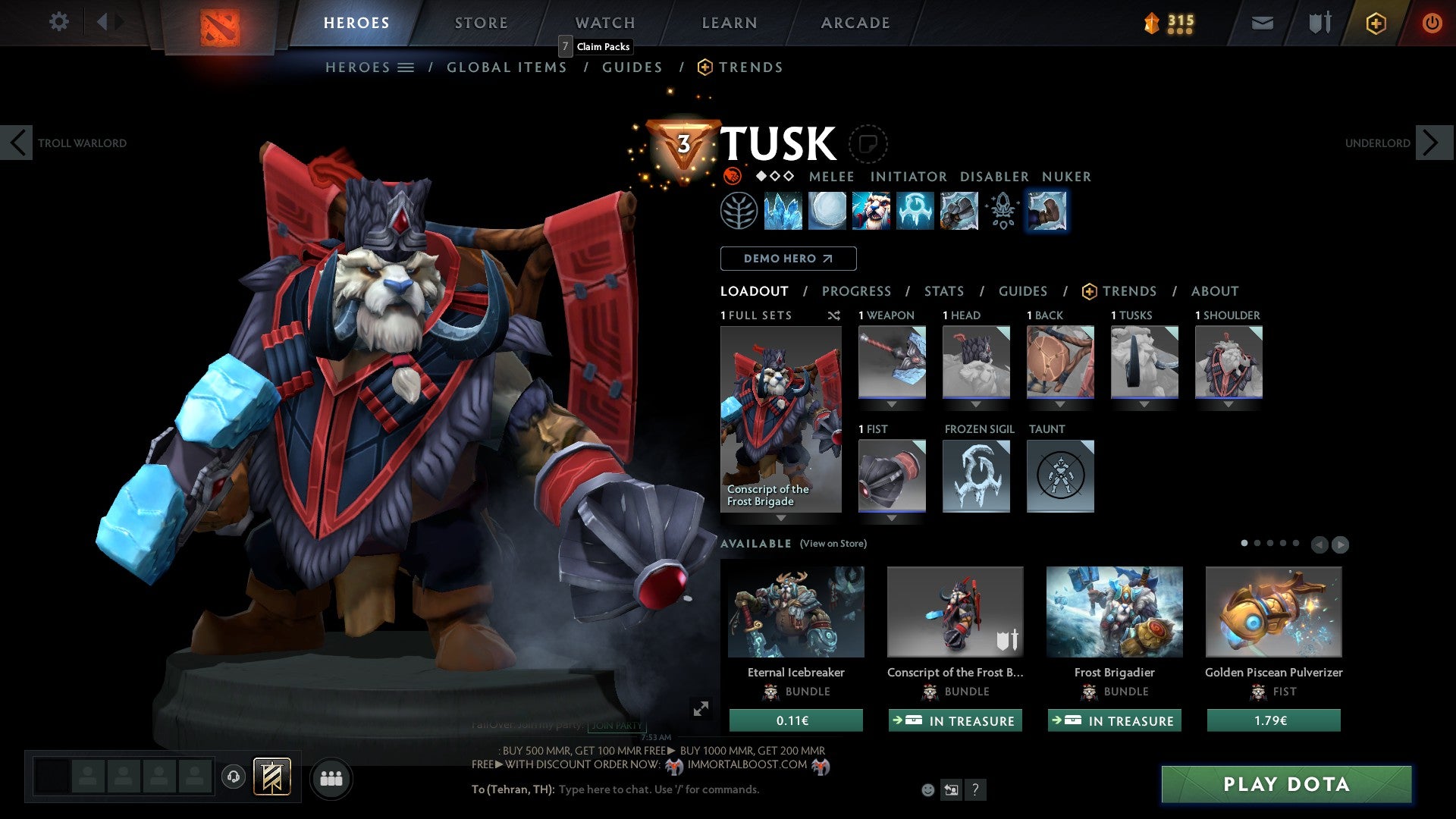This screenshot has width=1456, height=819.
Task: Quit the game with power button
Action: [1432, 23]
